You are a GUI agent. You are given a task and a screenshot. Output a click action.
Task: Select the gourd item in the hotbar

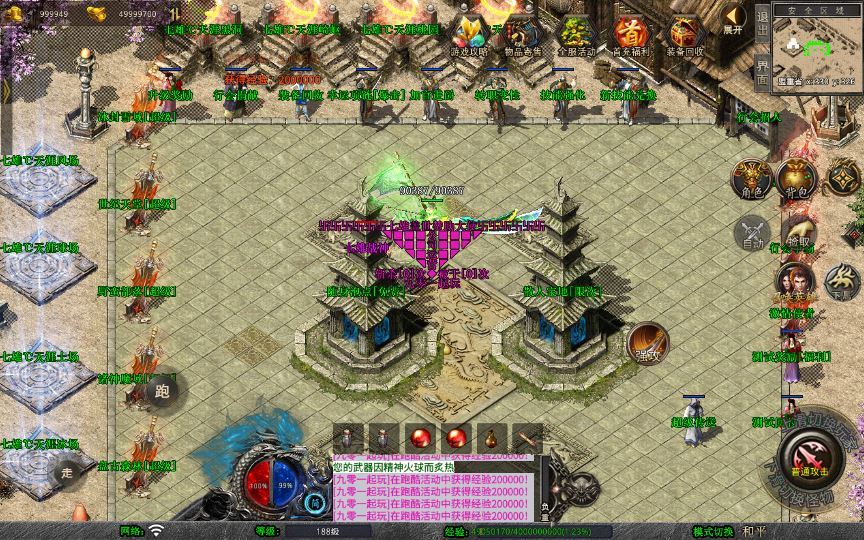pyautogui.click(x=491, y=438)
